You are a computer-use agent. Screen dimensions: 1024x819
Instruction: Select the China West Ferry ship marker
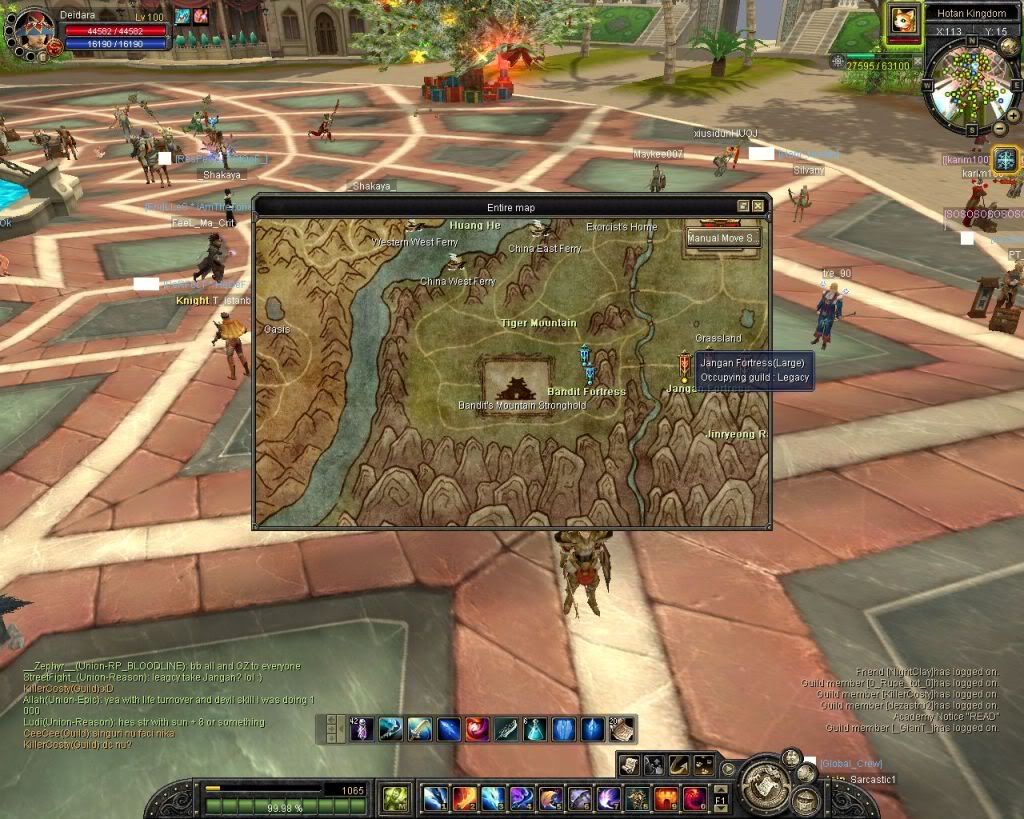(456, 262)
